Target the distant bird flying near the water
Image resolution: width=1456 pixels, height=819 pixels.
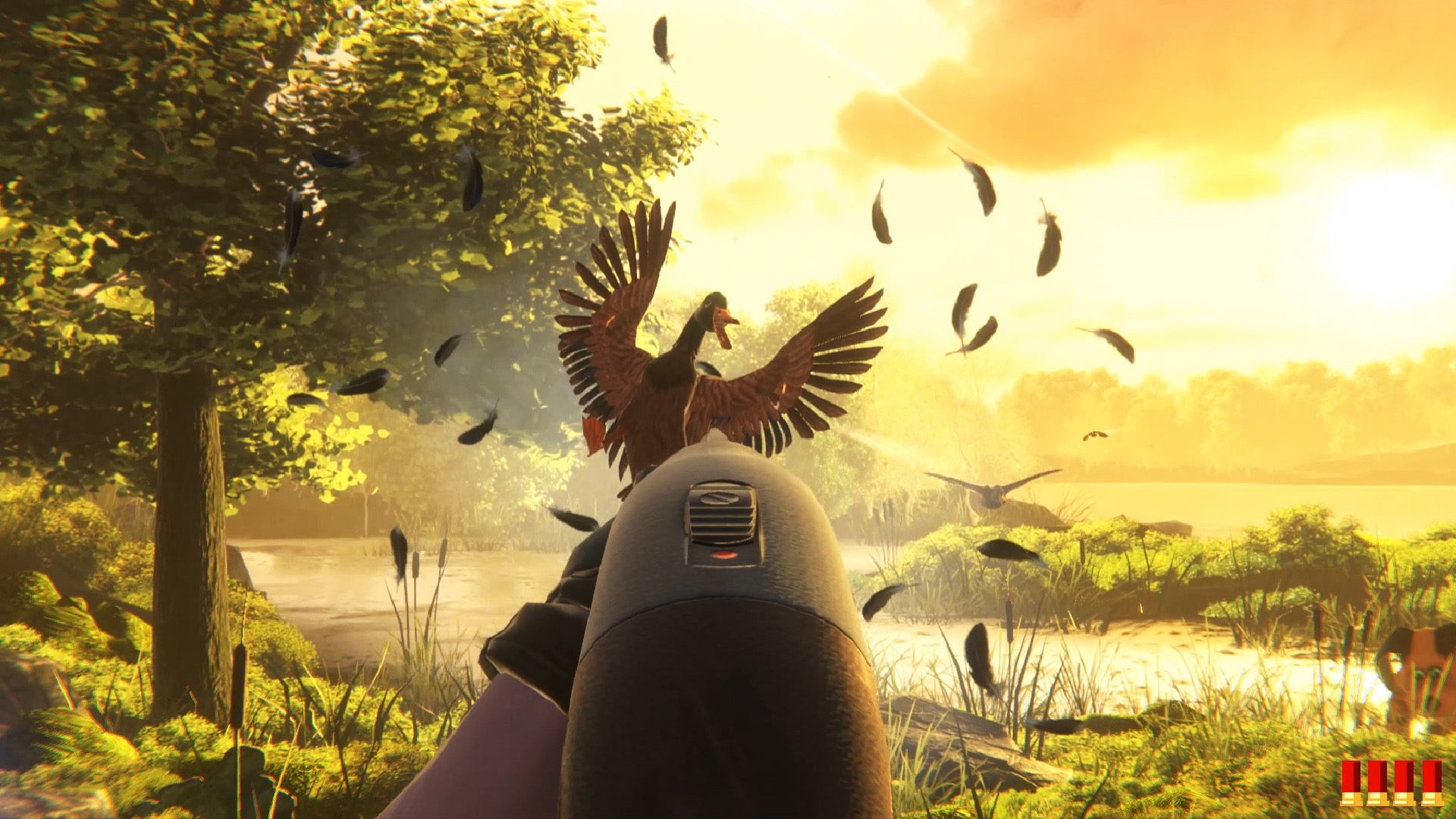coord(996,494)
